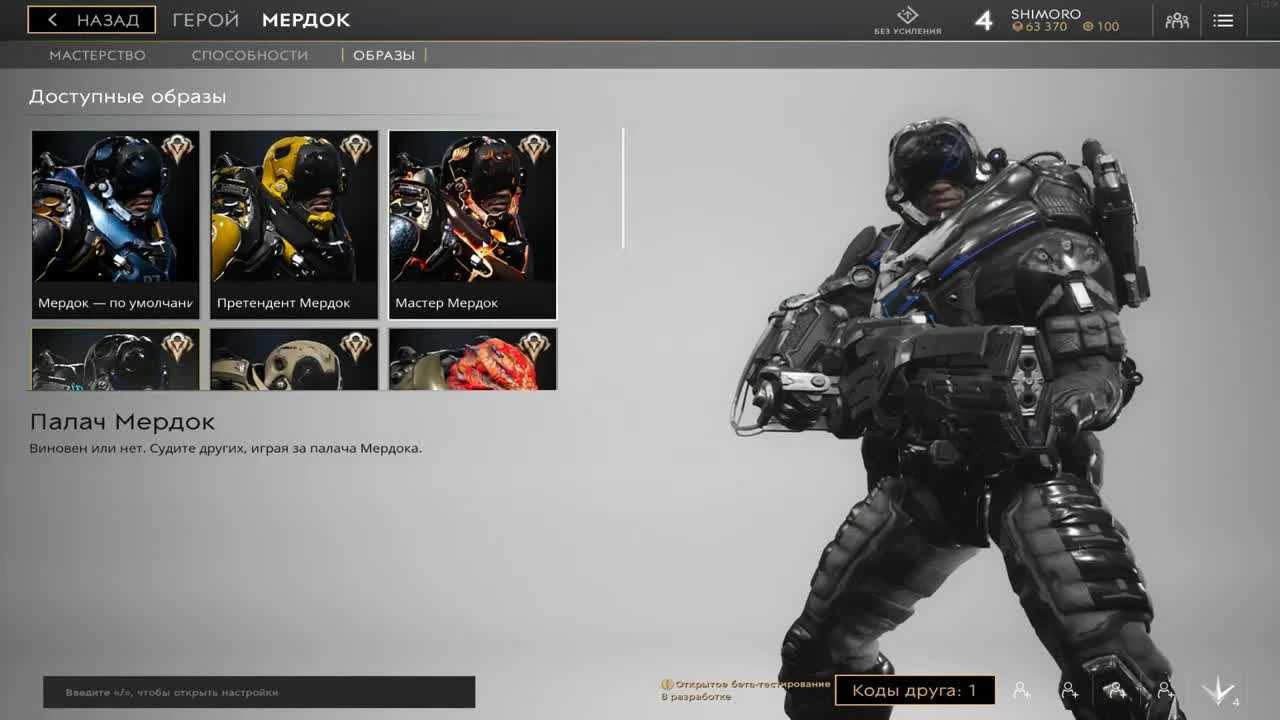Select the Претендент Мердок skin
This screenshot has height=720, width=1280.
[293, 220]
